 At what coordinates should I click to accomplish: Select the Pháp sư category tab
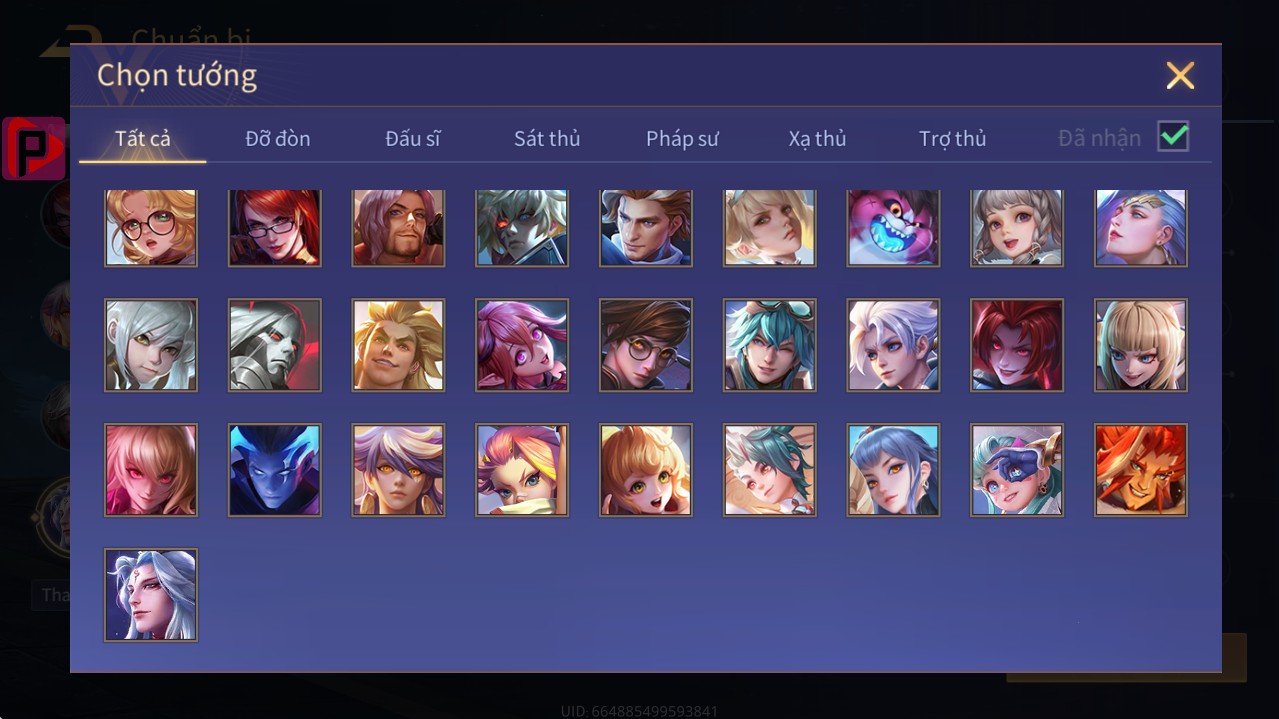(x=682, y=138)
